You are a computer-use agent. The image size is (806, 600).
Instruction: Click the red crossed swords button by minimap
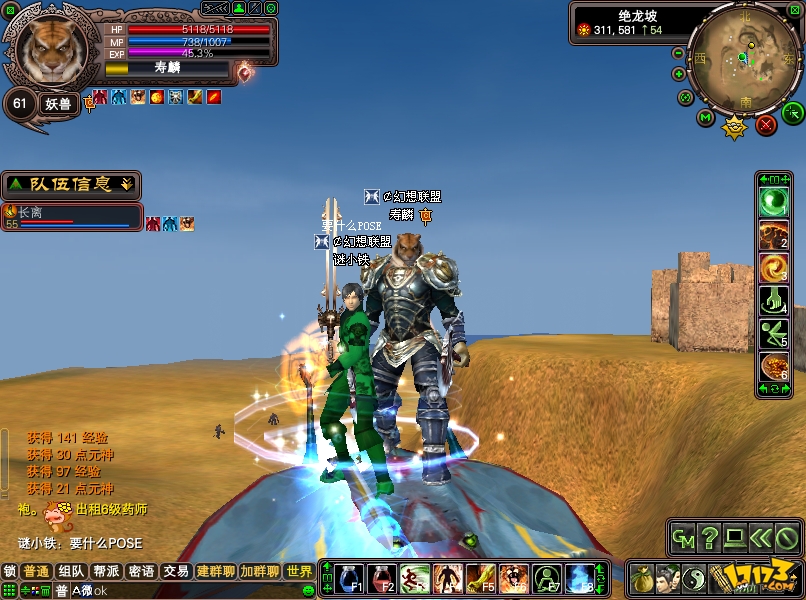point(766,125)
